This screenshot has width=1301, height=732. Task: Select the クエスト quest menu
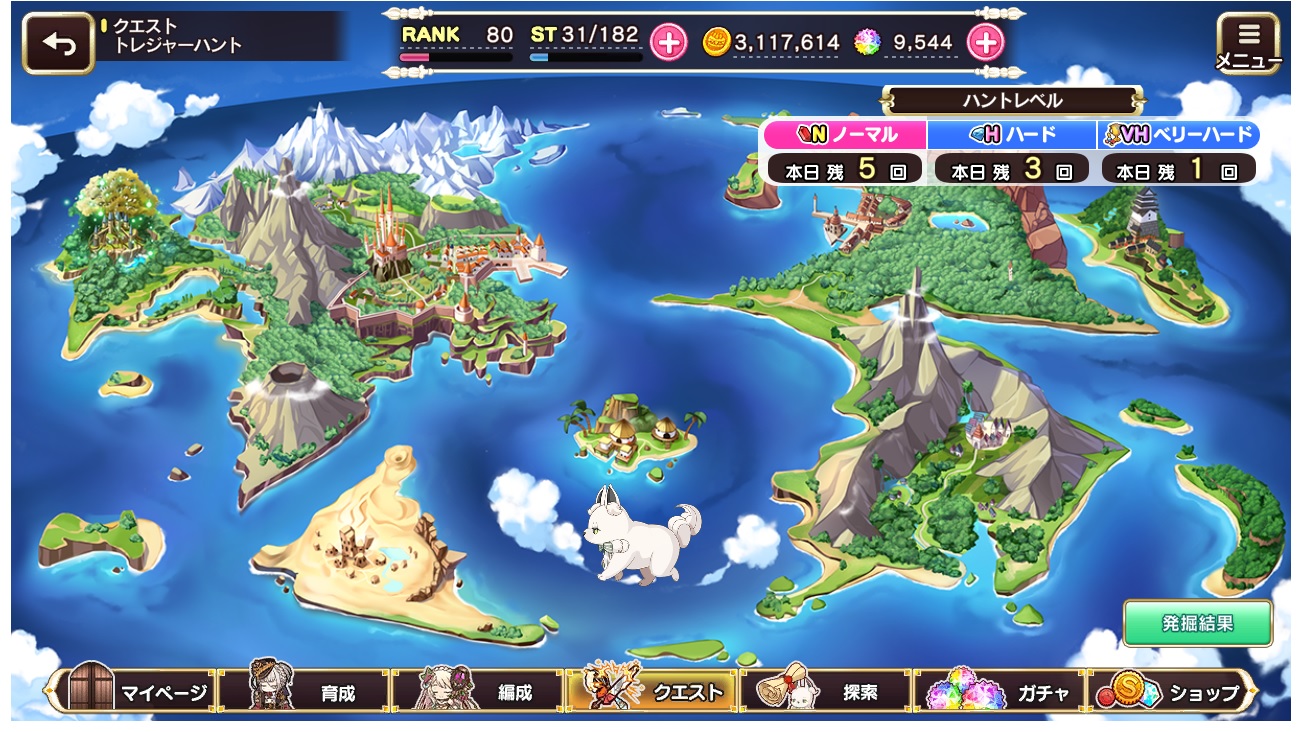pos(652,692)
